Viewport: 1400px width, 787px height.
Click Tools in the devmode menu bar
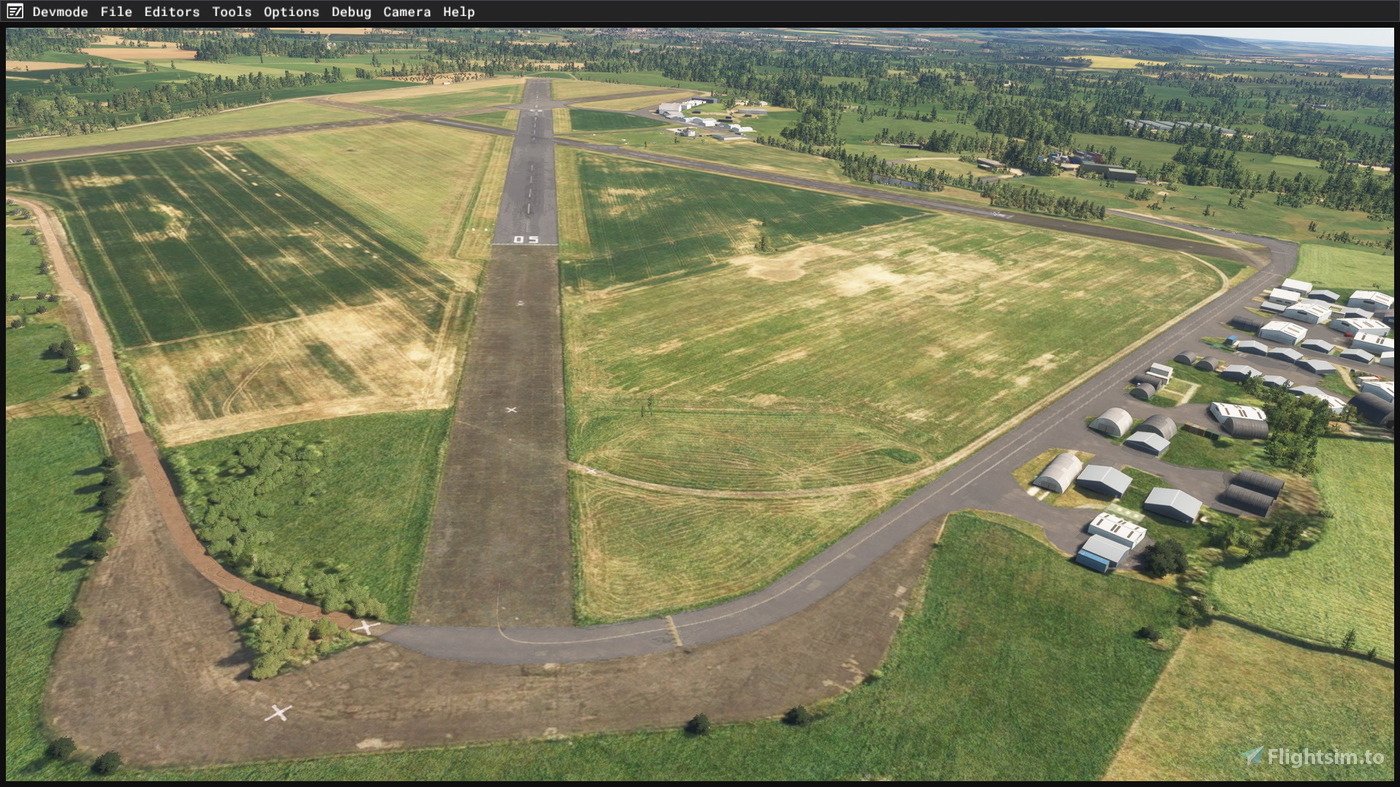231,12
